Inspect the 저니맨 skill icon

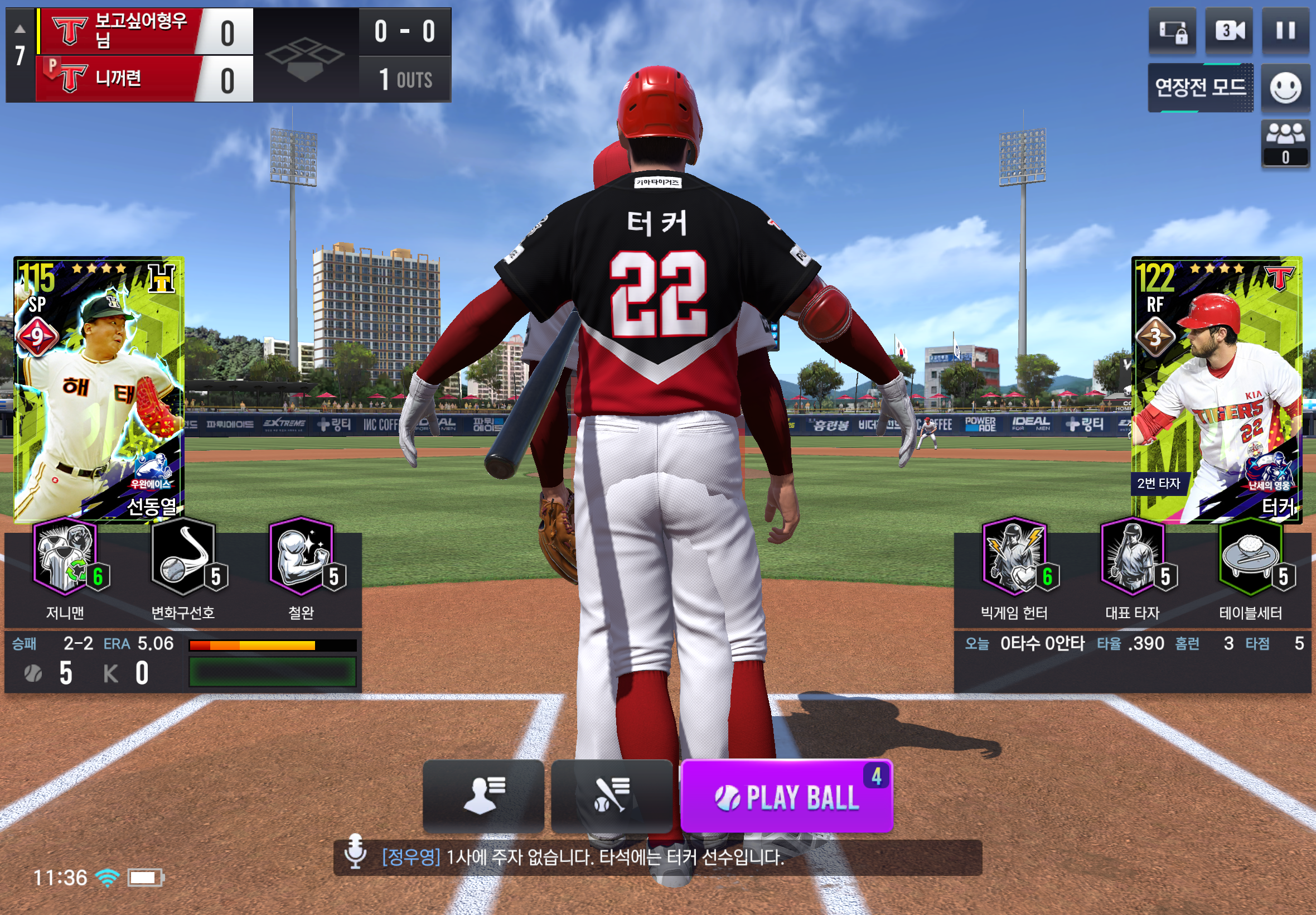click(65, 556)
